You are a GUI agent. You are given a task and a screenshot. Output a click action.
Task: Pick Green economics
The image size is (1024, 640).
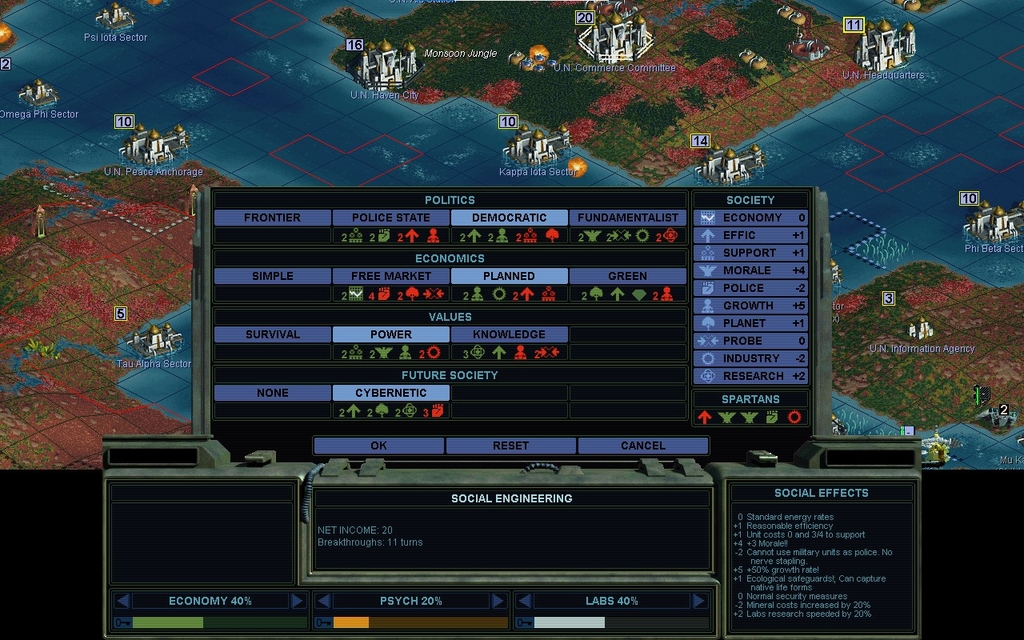click(628, 276)
